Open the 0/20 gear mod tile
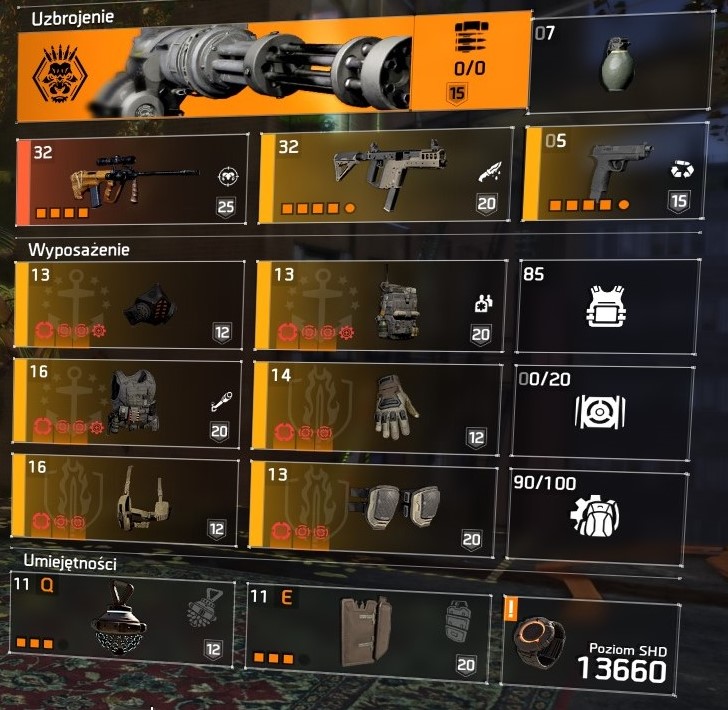This screenshot has width=728, height=710. coord(603,411)
